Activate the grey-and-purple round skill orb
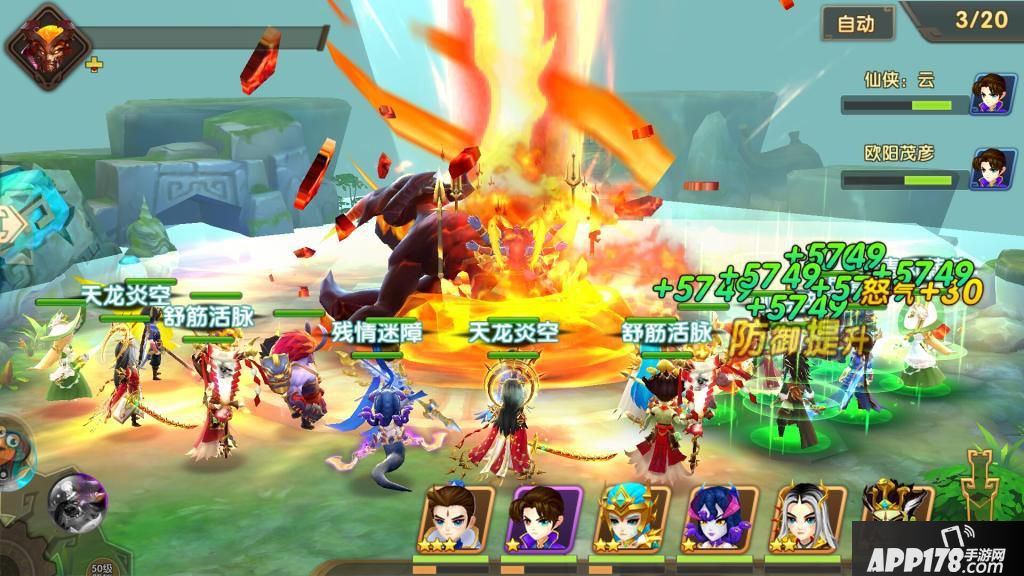 tap(78, 501)
